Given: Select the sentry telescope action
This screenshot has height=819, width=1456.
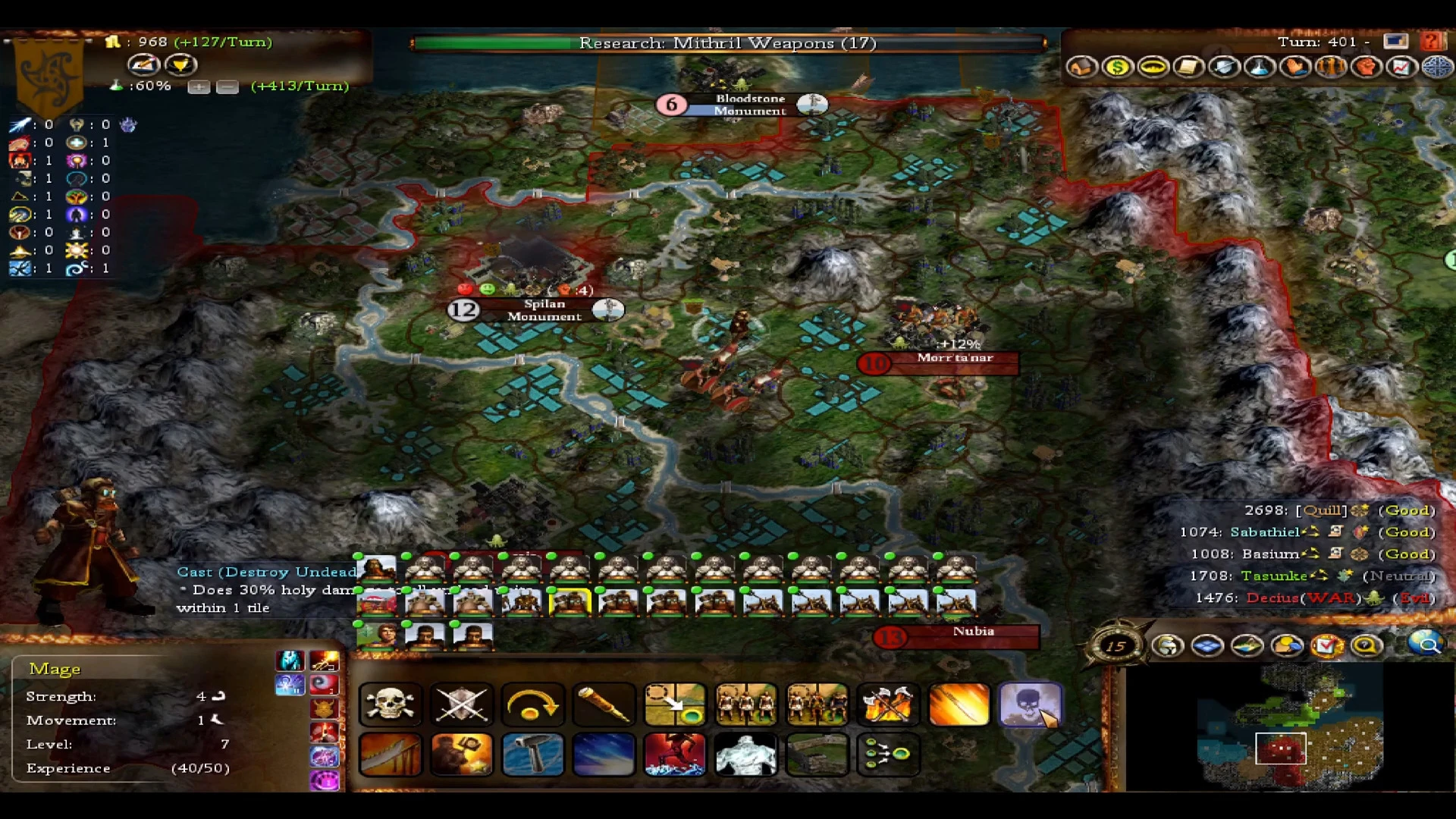Looking at the screenshot, I should click(604, 704).
